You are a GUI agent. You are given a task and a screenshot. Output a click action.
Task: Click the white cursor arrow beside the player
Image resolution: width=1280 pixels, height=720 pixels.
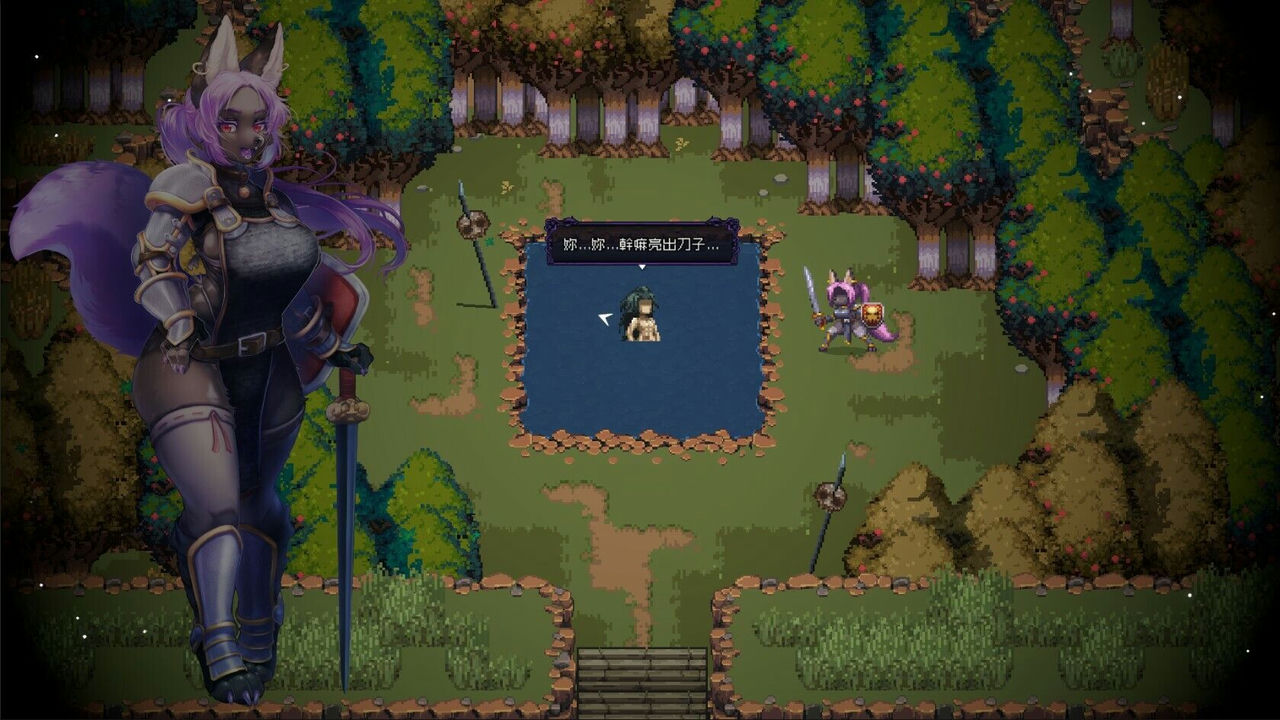(606, 318)
